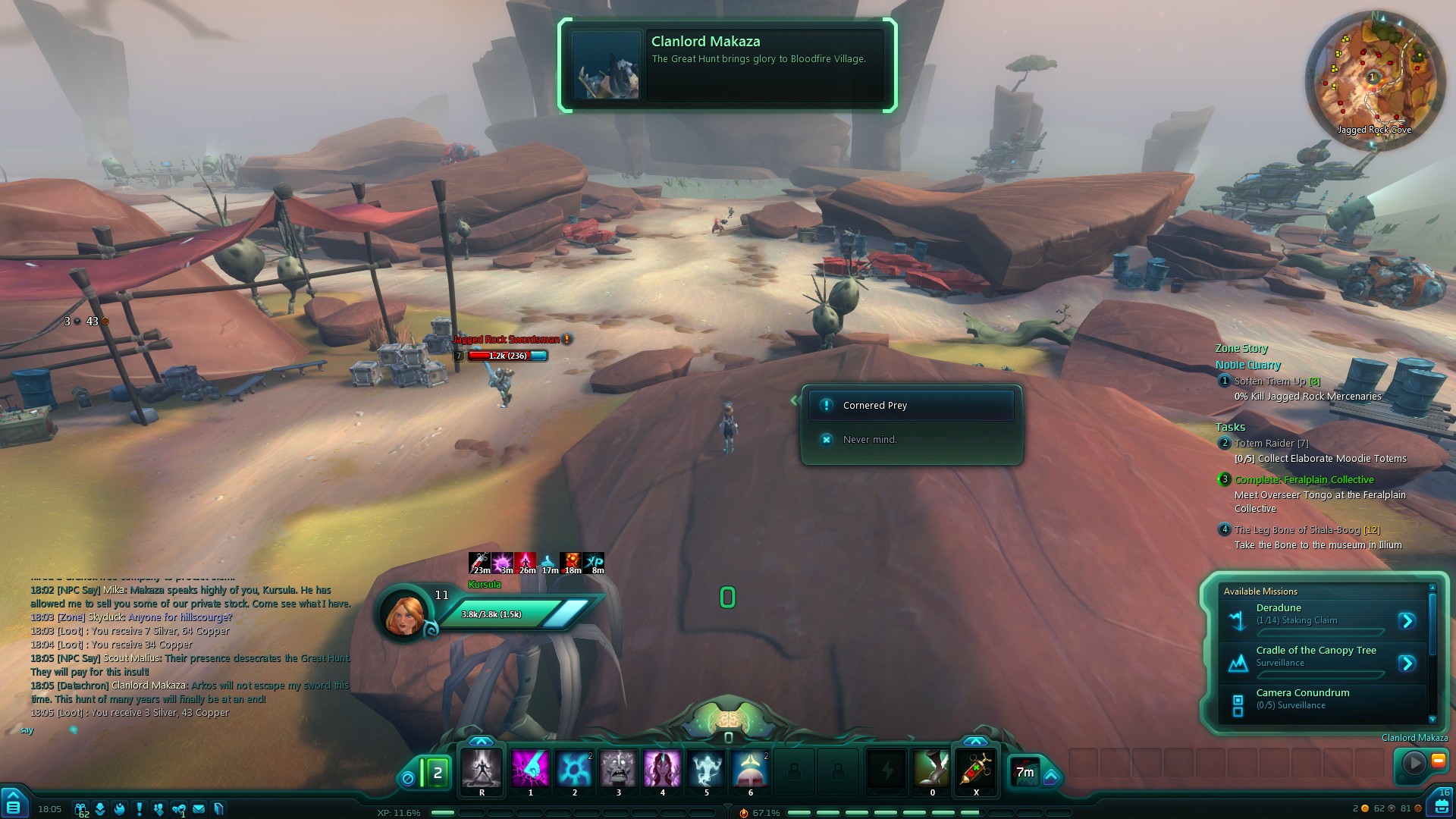Click the datachron play button
The width and height of the screenshot is (1456, 819).
[1414, 762]
